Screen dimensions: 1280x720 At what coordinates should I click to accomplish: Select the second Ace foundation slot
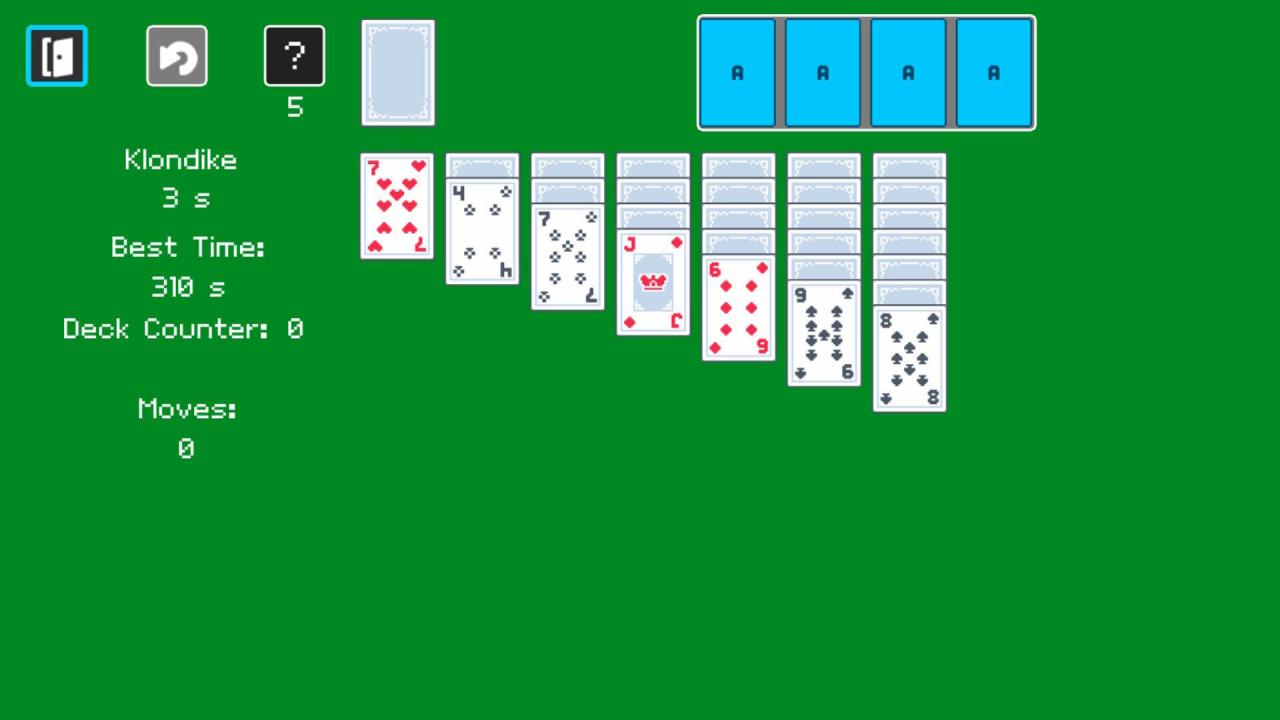[x=823, y=72]
